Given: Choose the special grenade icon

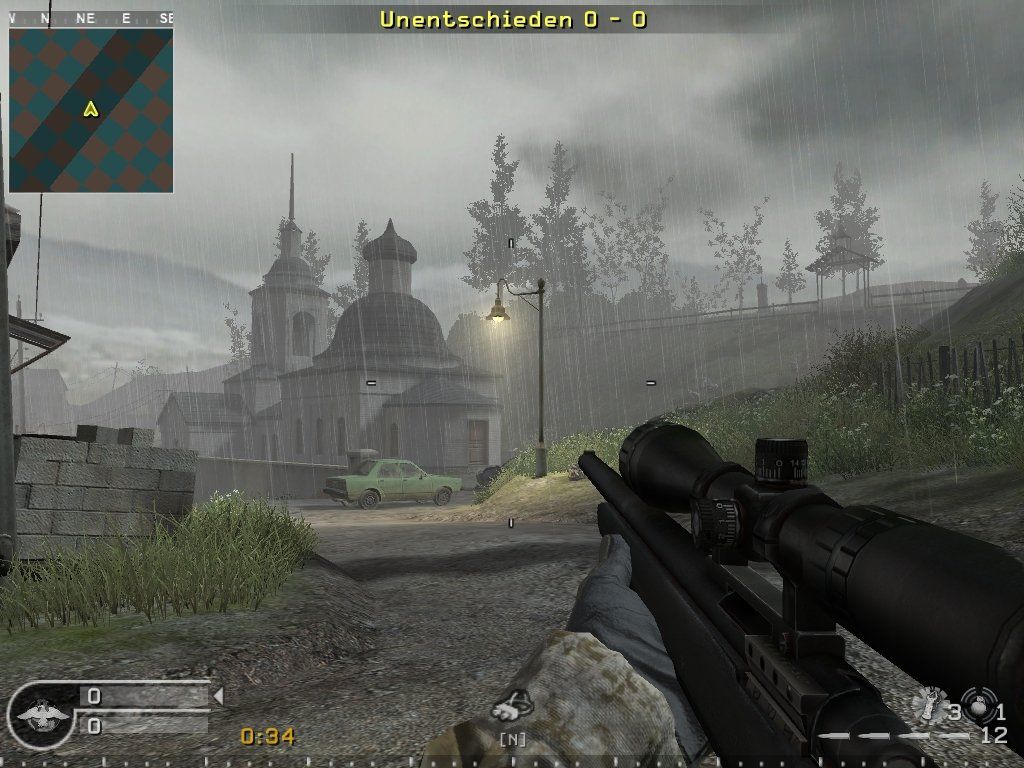Looking at the screenshot, I should point(932,704).
